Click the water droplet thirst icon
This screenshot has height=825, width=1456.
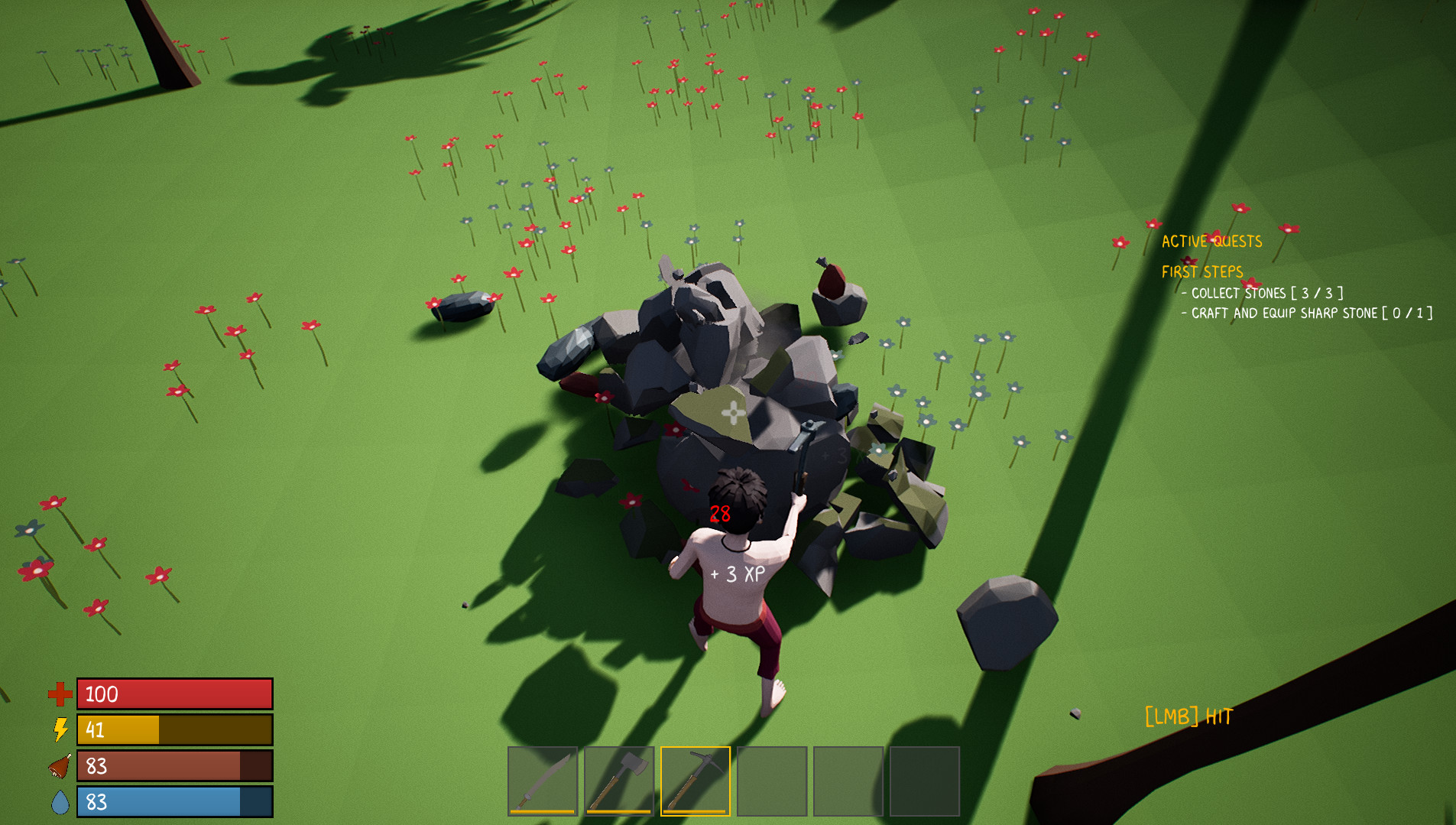(x=60, y=802)
